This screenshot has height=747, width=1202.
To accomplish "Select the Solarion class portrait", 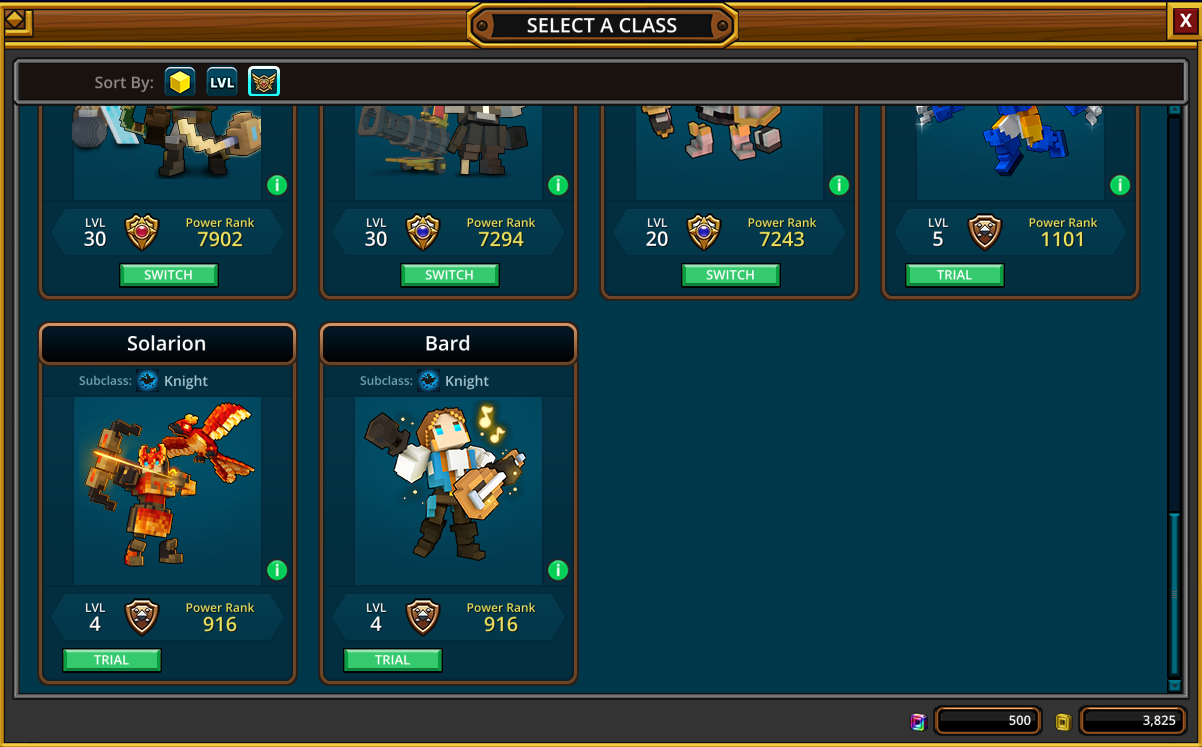I will 167,490.
